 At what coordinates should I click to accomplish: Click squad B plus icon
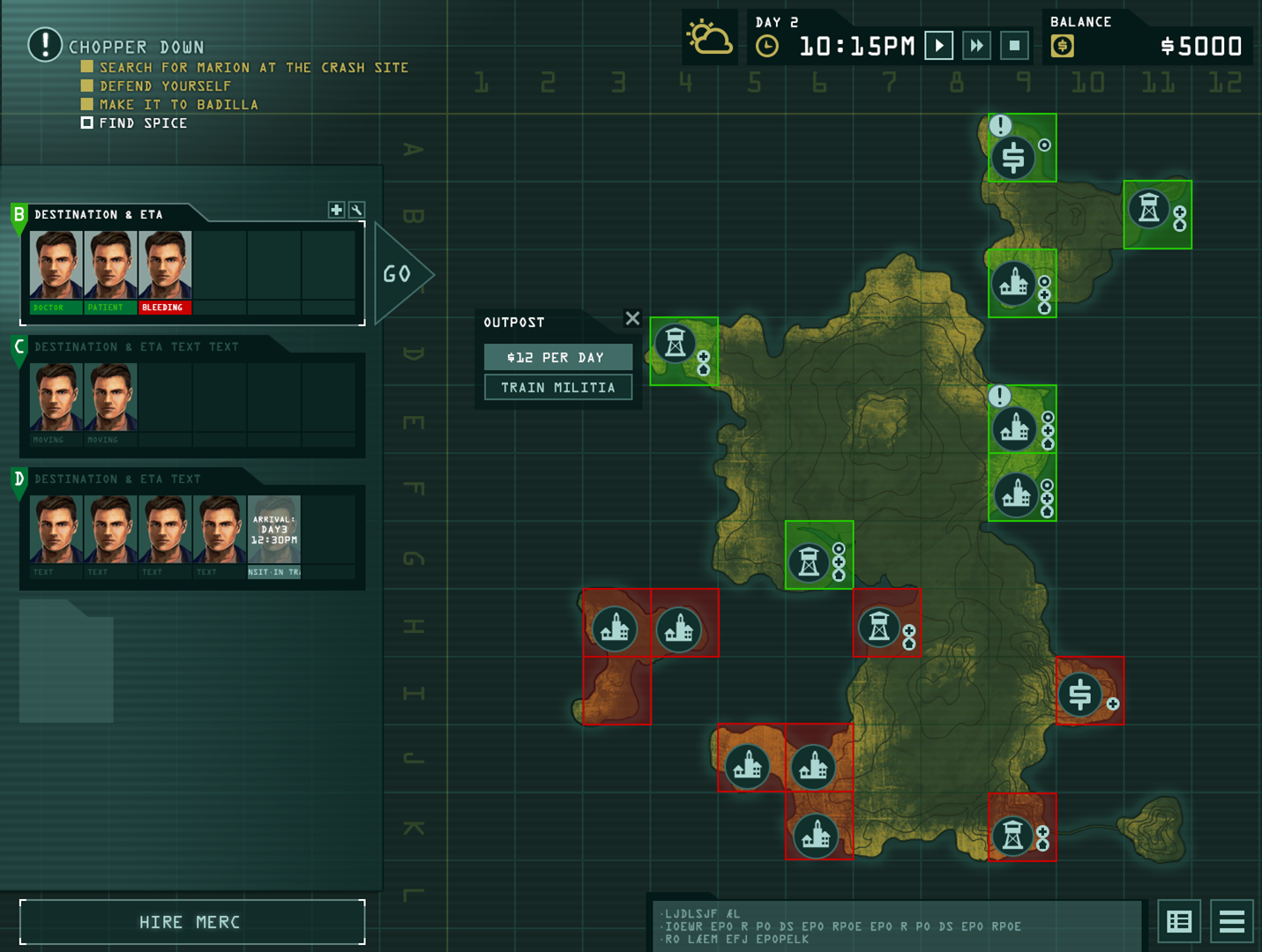click(336, 210)
